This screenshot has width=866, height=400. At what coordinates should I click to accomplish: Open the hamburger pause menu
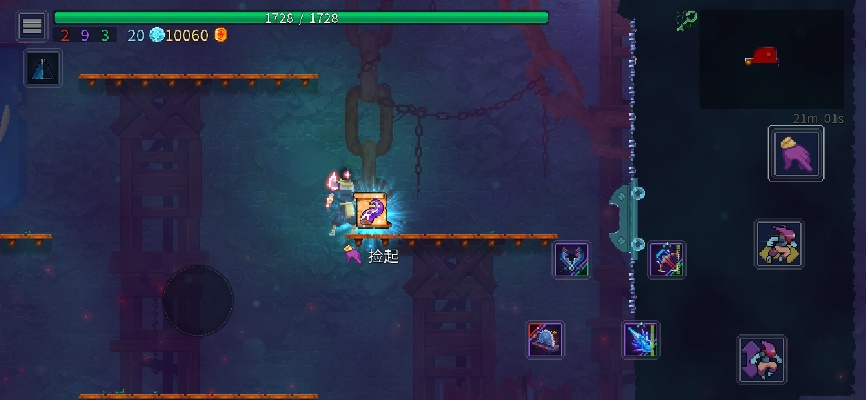pyautogui.click(x=32, y=26)
